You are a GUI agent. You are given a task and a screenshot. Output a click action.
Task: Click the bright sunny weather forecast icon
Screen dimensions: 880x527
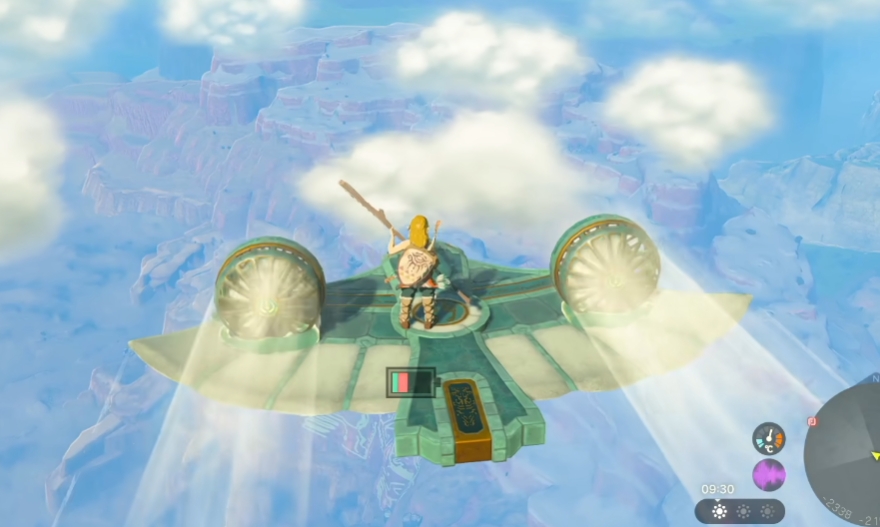718,512
